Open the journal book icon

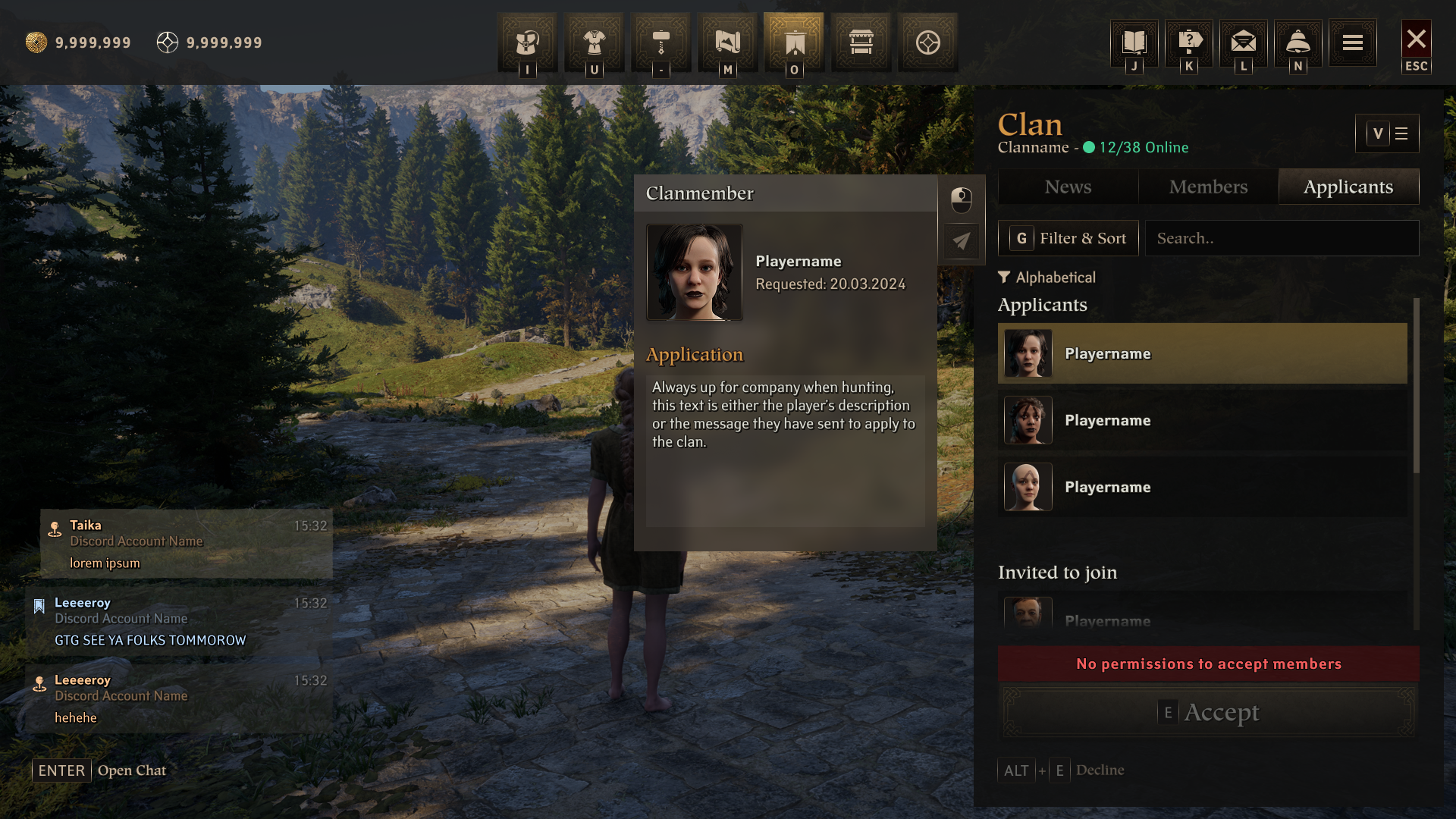pos(1134,42)
